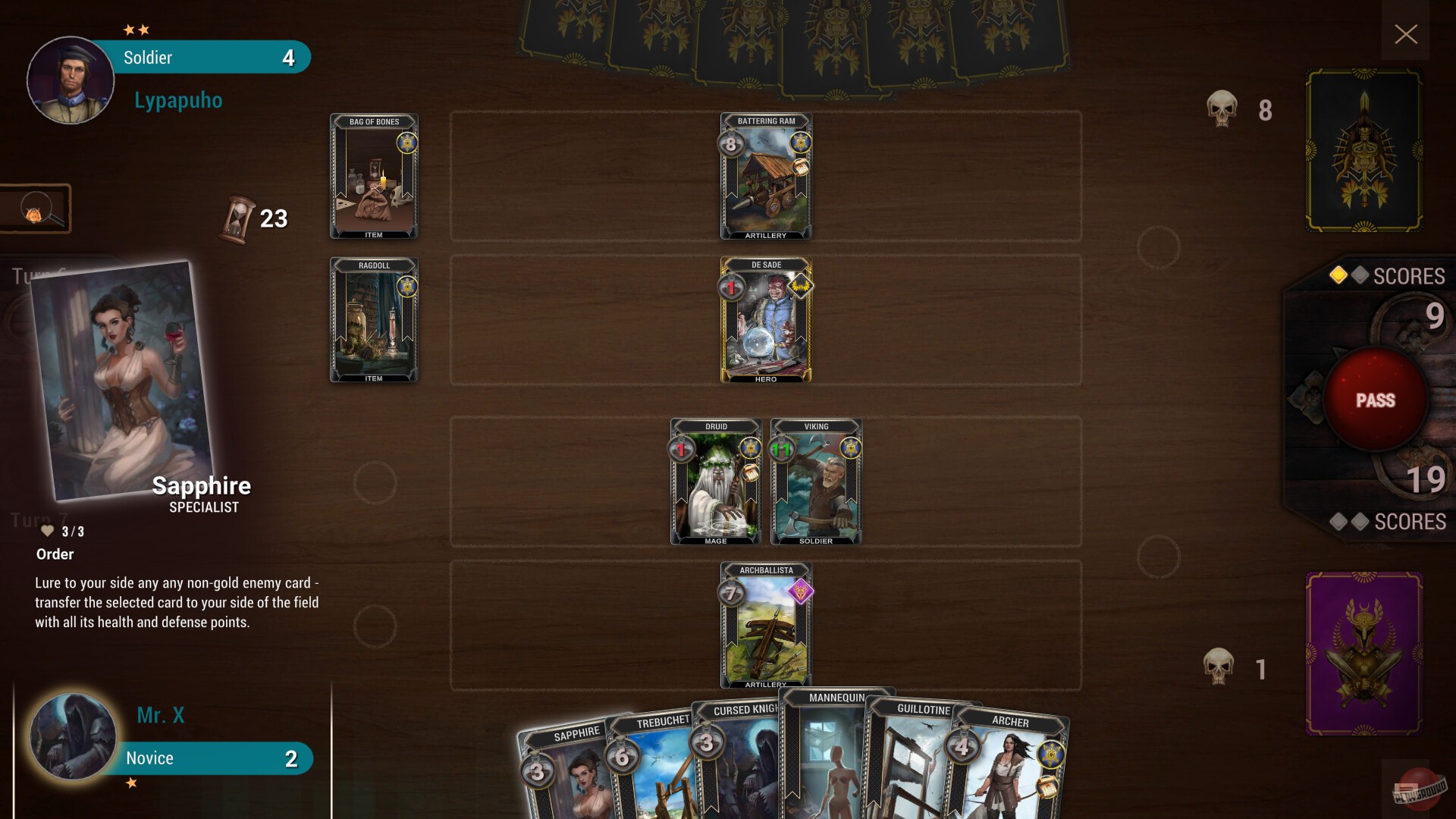Expand the Sapphire card preview panel

121,383
